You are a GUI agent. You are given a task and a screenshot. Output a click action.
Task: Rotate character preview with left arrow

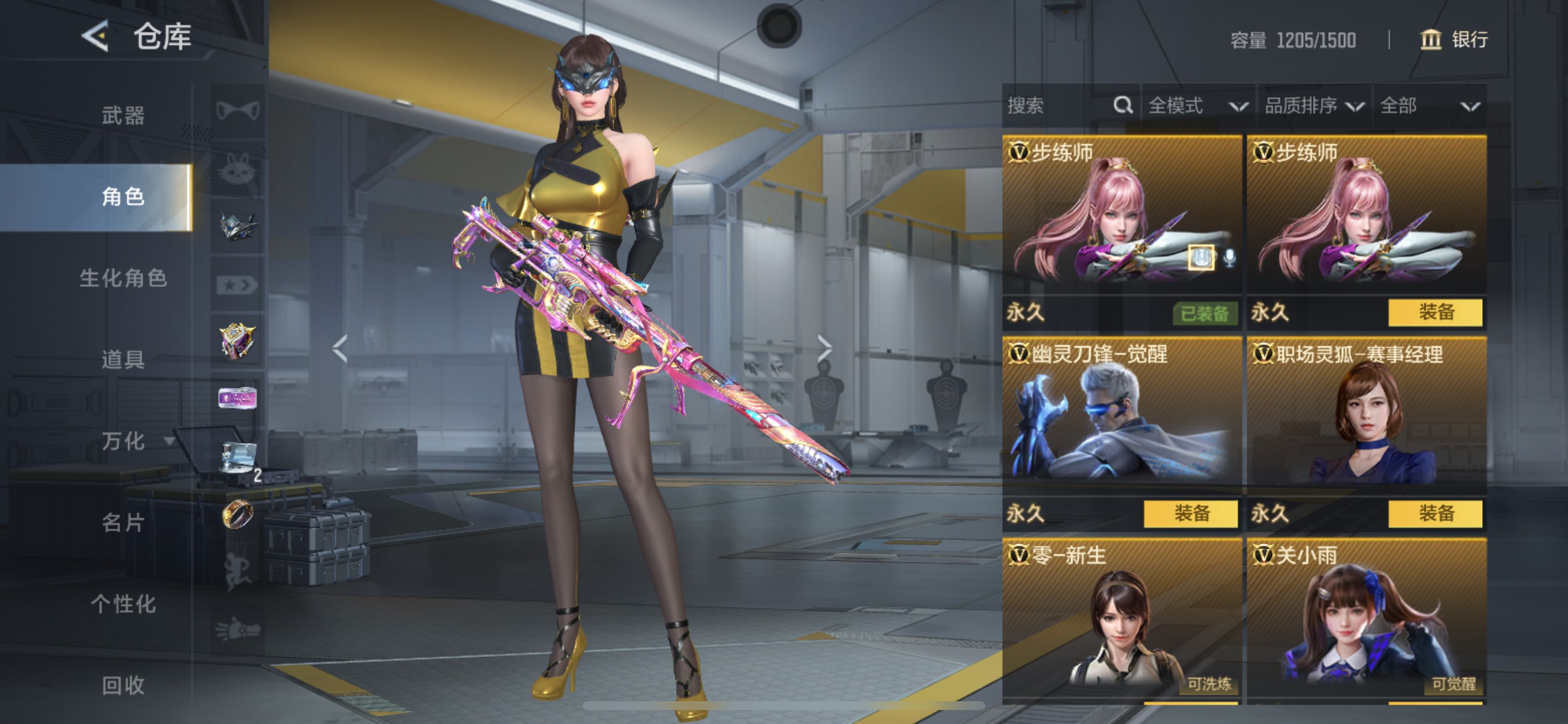pyautogui.click(x=340, y=349)
